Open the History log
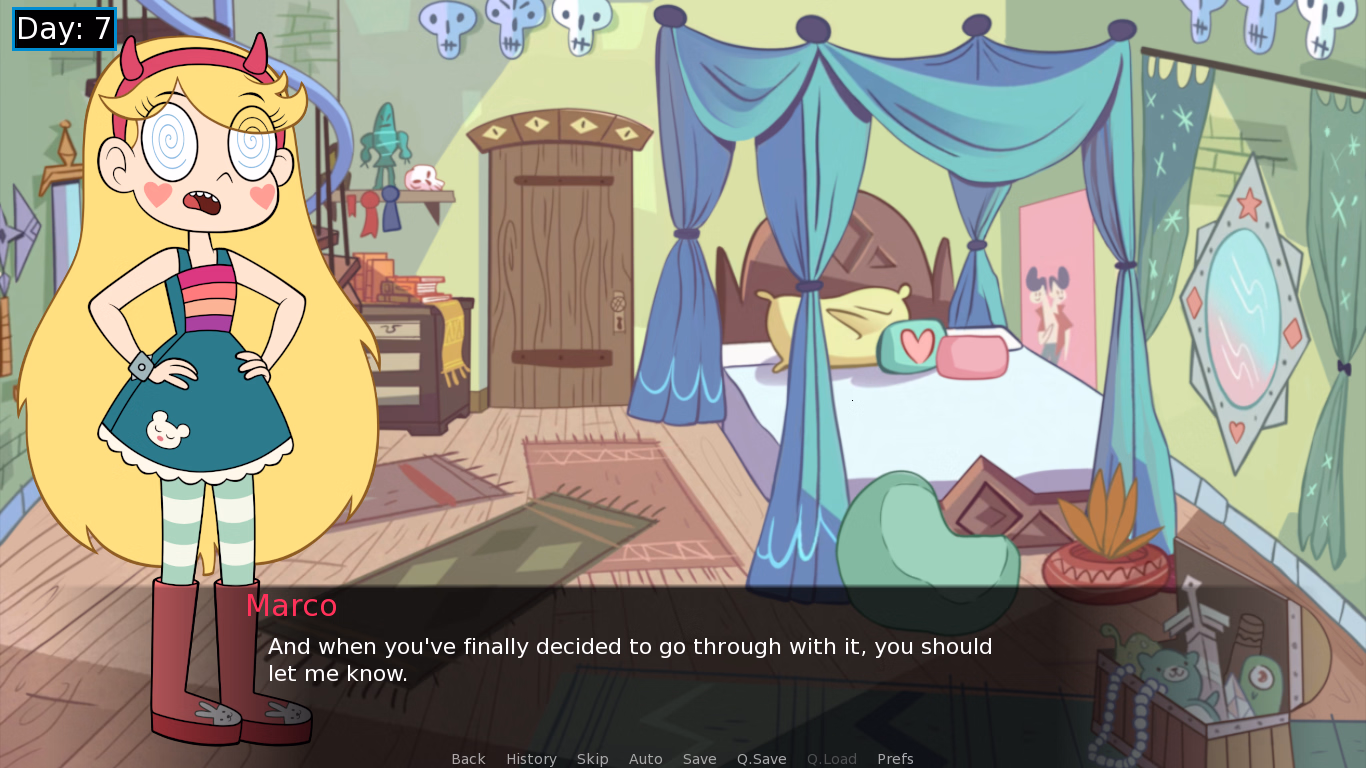 pyautogui.click(x=531, y=758)
